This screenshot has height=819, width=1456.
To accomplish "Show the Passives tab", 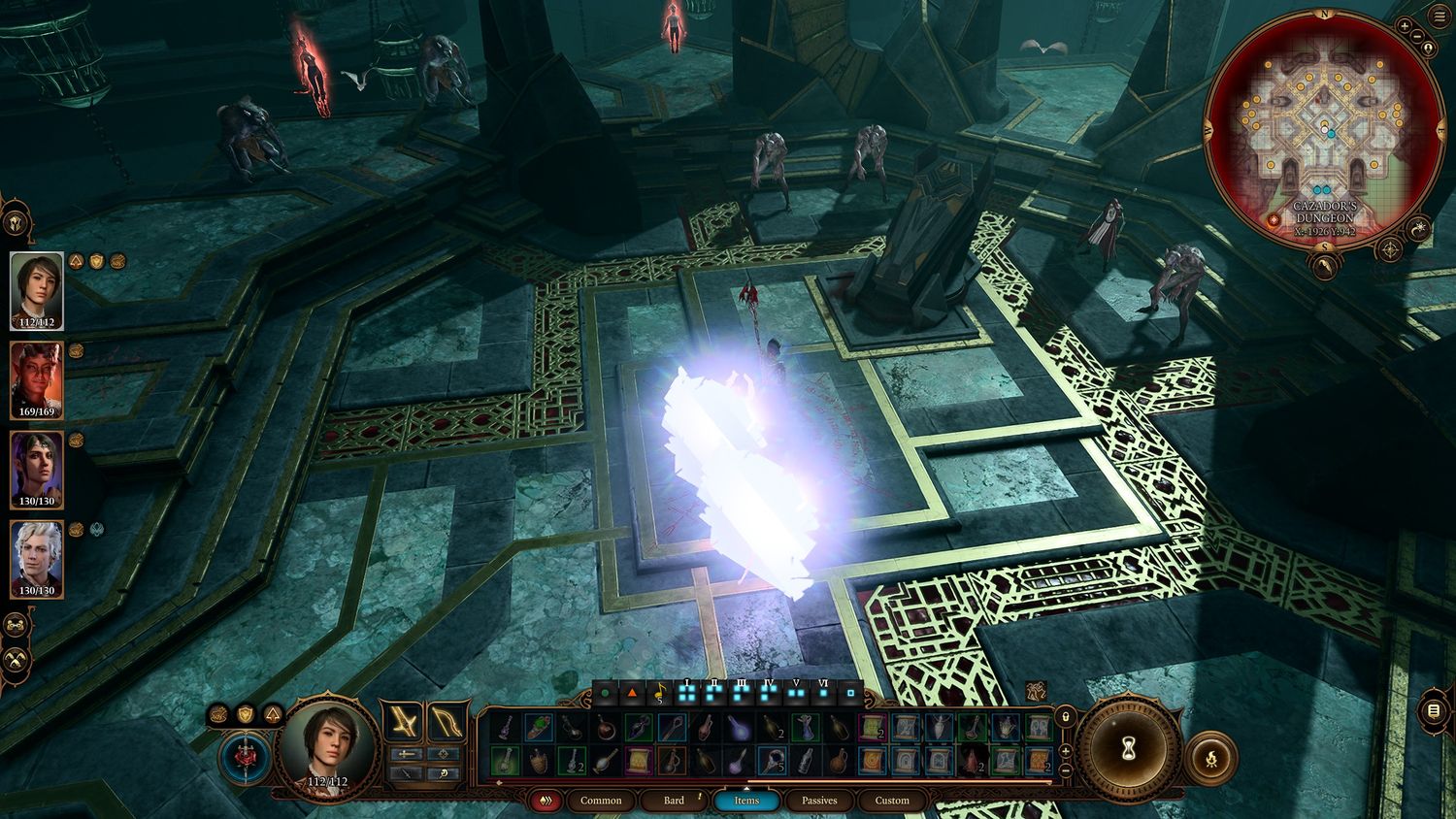I will (819, 801).
